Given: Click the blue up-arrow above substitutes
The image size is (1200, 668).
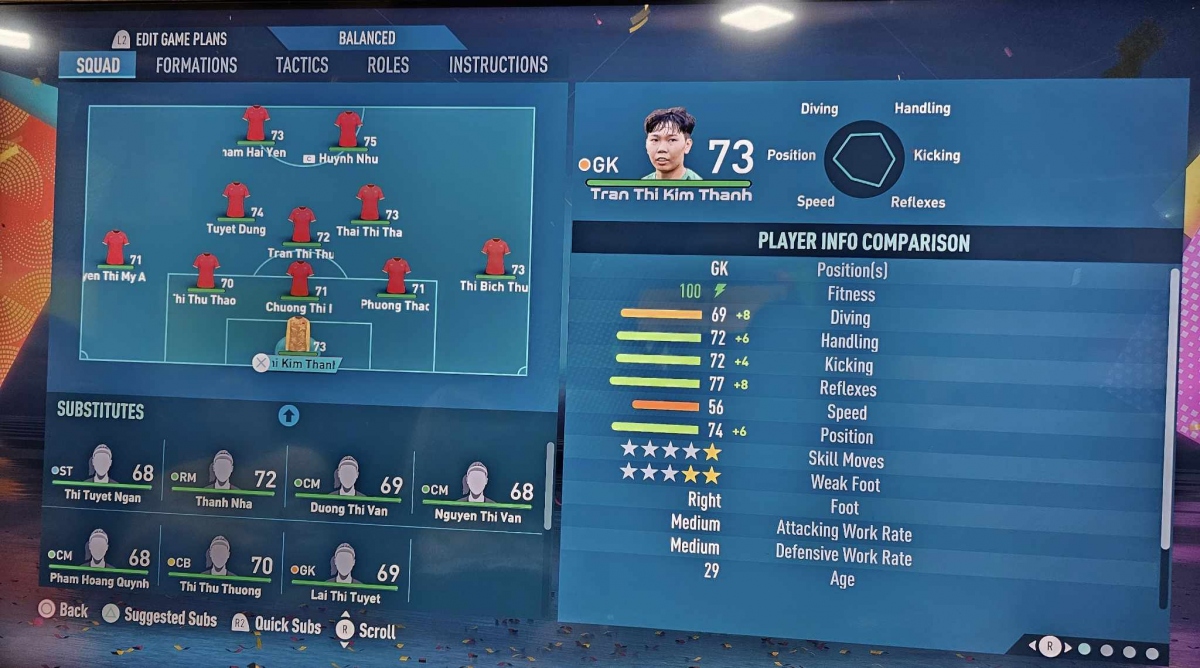Looking at the screenshot, I should point(289,415).
